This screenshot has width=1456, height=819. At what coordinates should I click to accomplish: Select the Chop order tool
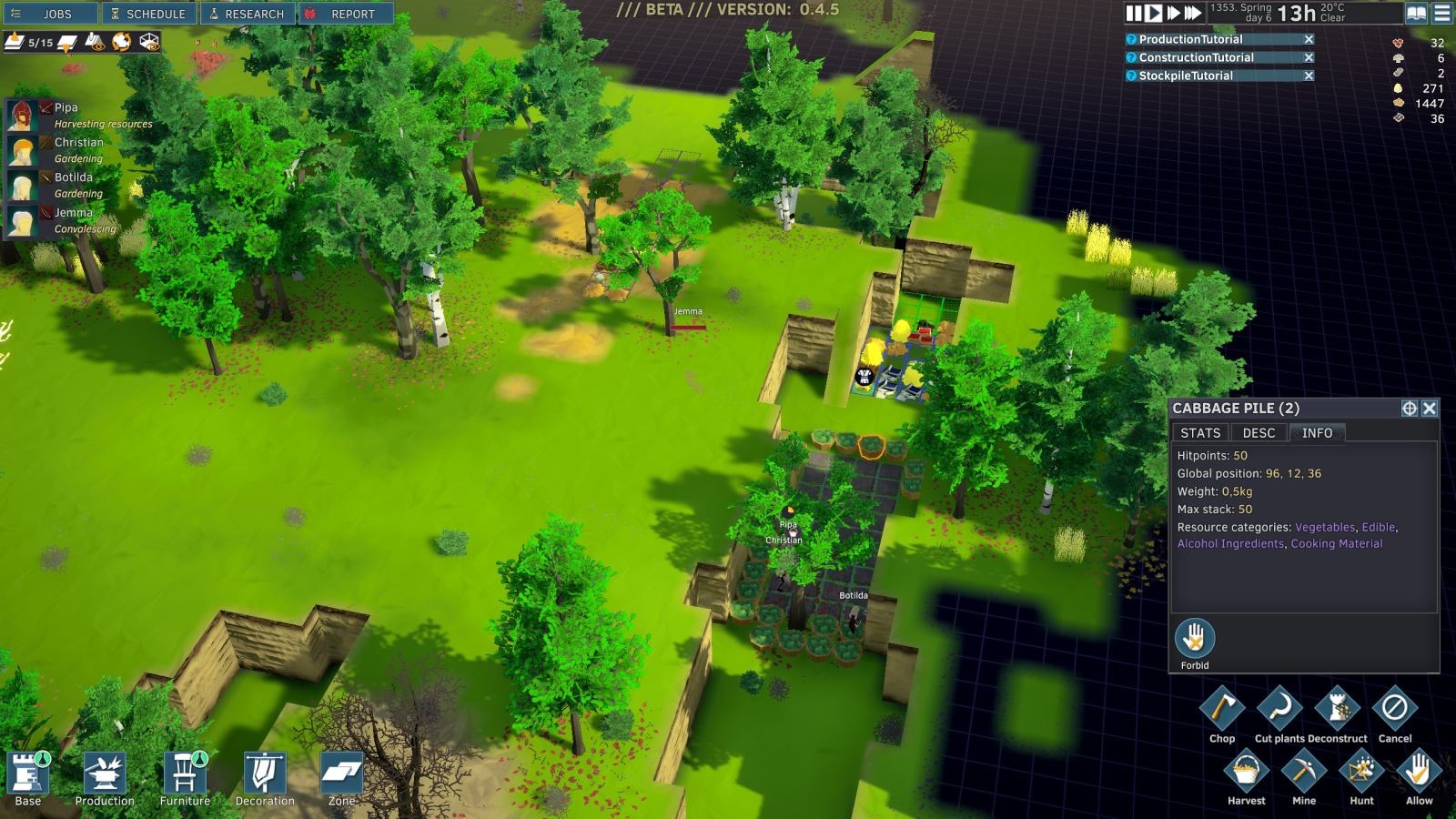(x=1222, y=708)
